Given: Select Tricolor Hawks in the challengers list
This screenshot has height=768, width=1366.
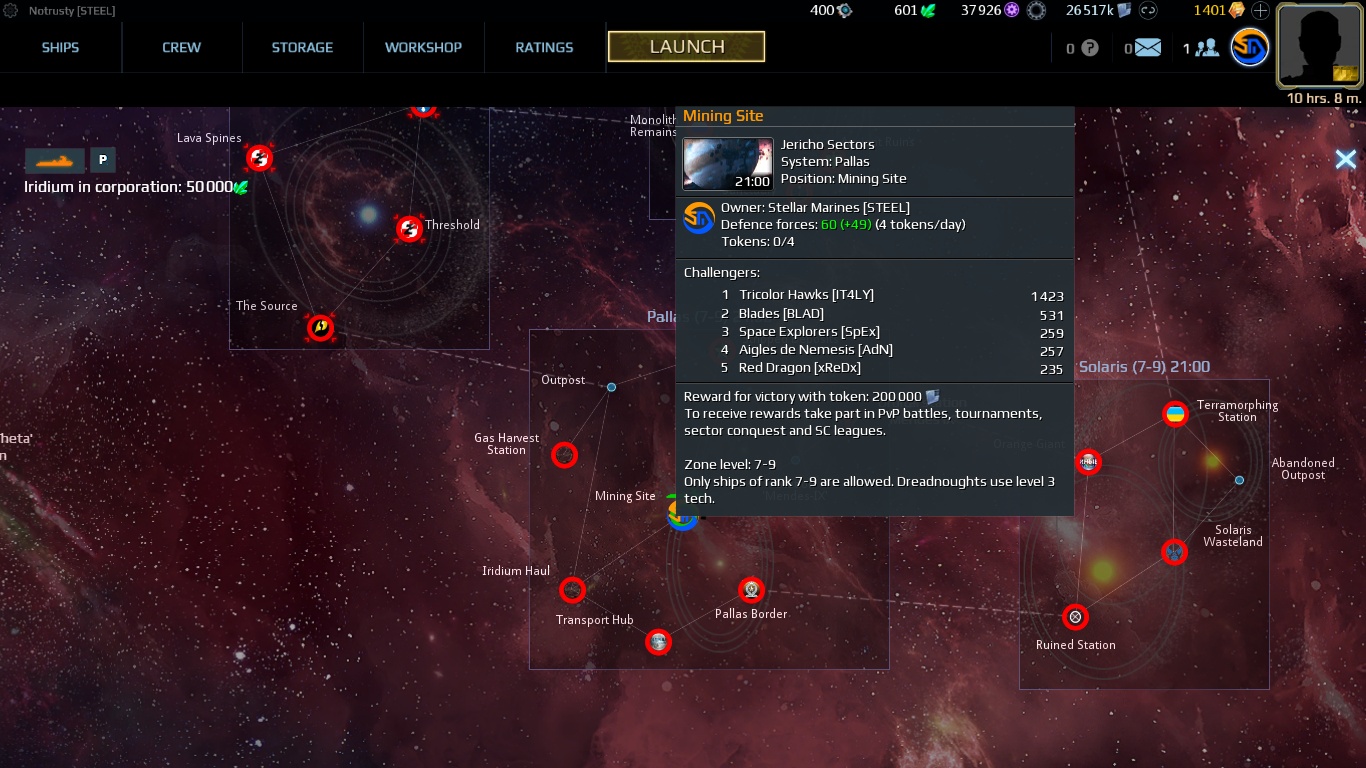Looking at the screenshot, I should coord(807,294).
